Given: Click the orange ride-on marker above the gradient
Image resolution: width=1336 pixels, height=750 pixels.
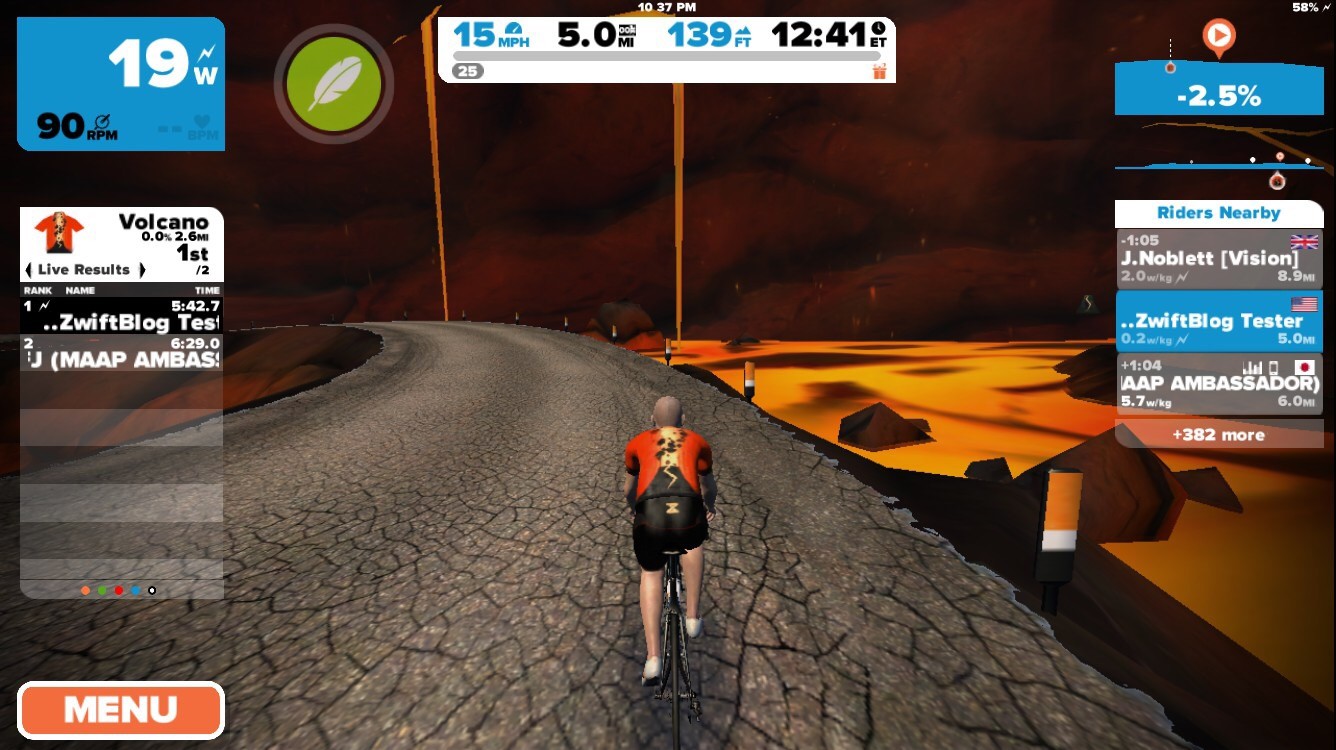Looking at the screenshot, I should click(x=1218, y=38).
